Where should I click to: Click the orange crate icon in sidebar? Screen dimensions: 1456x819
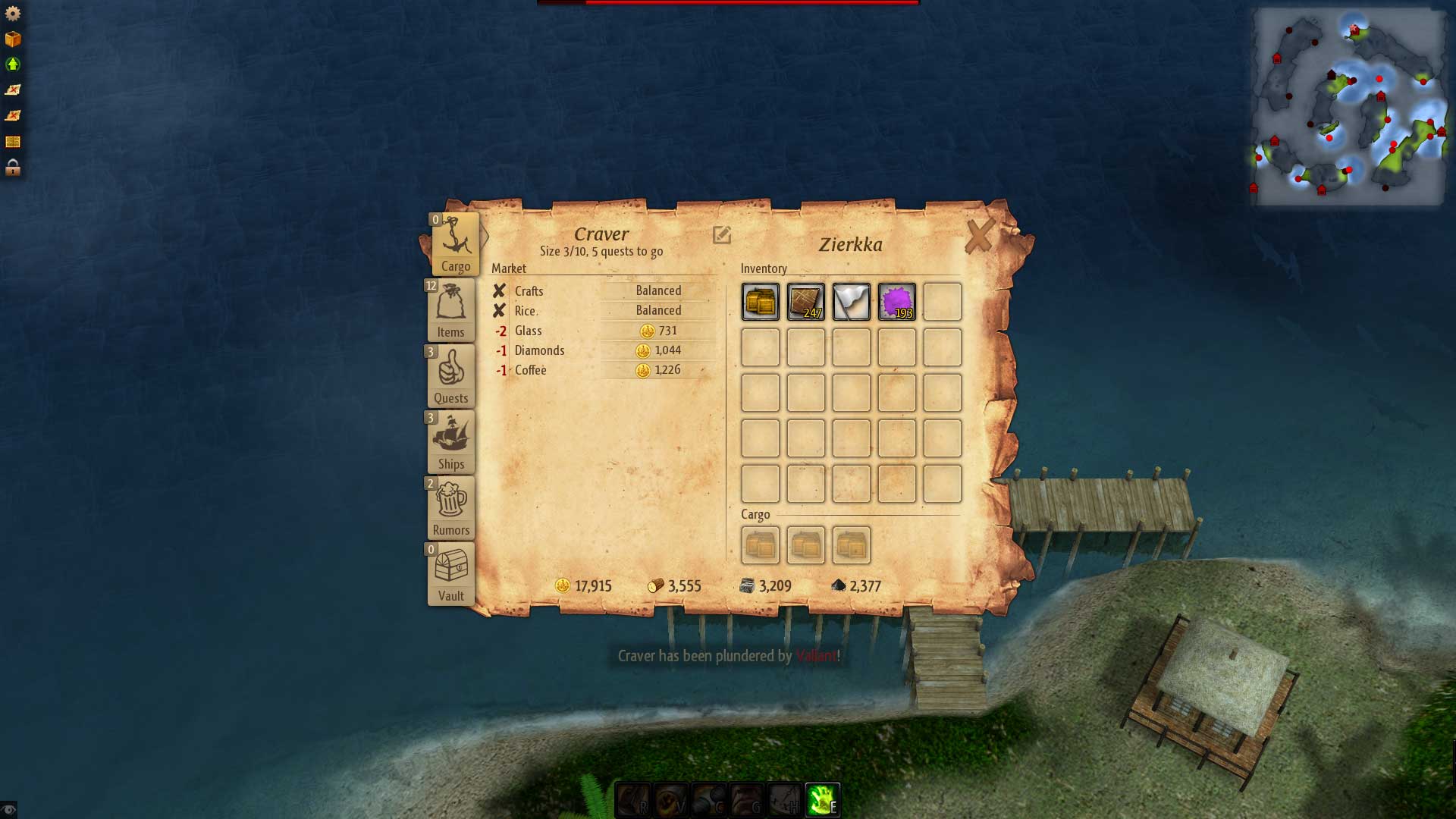[13, 39]
